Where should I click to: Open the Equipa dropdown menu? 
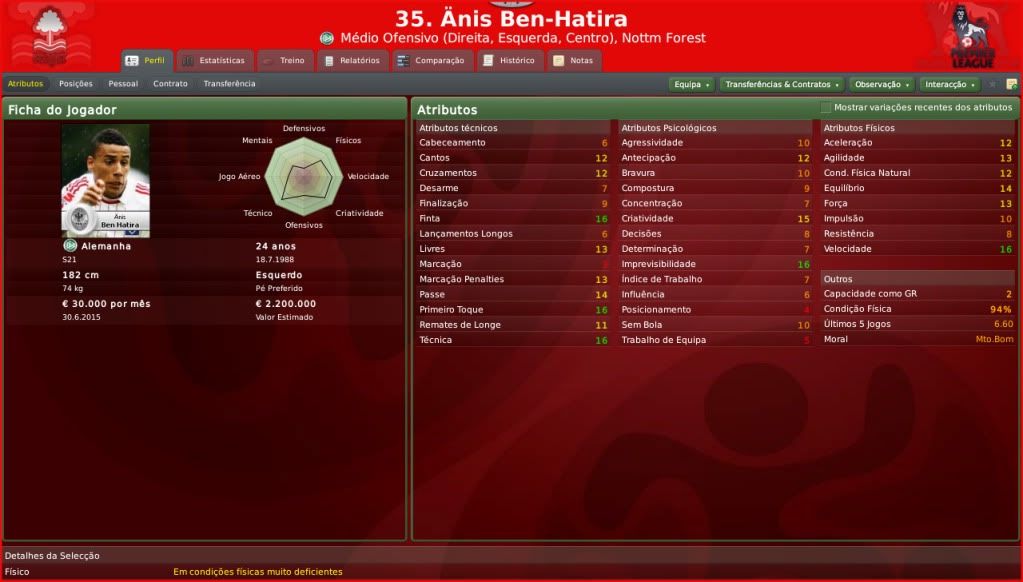691,85
